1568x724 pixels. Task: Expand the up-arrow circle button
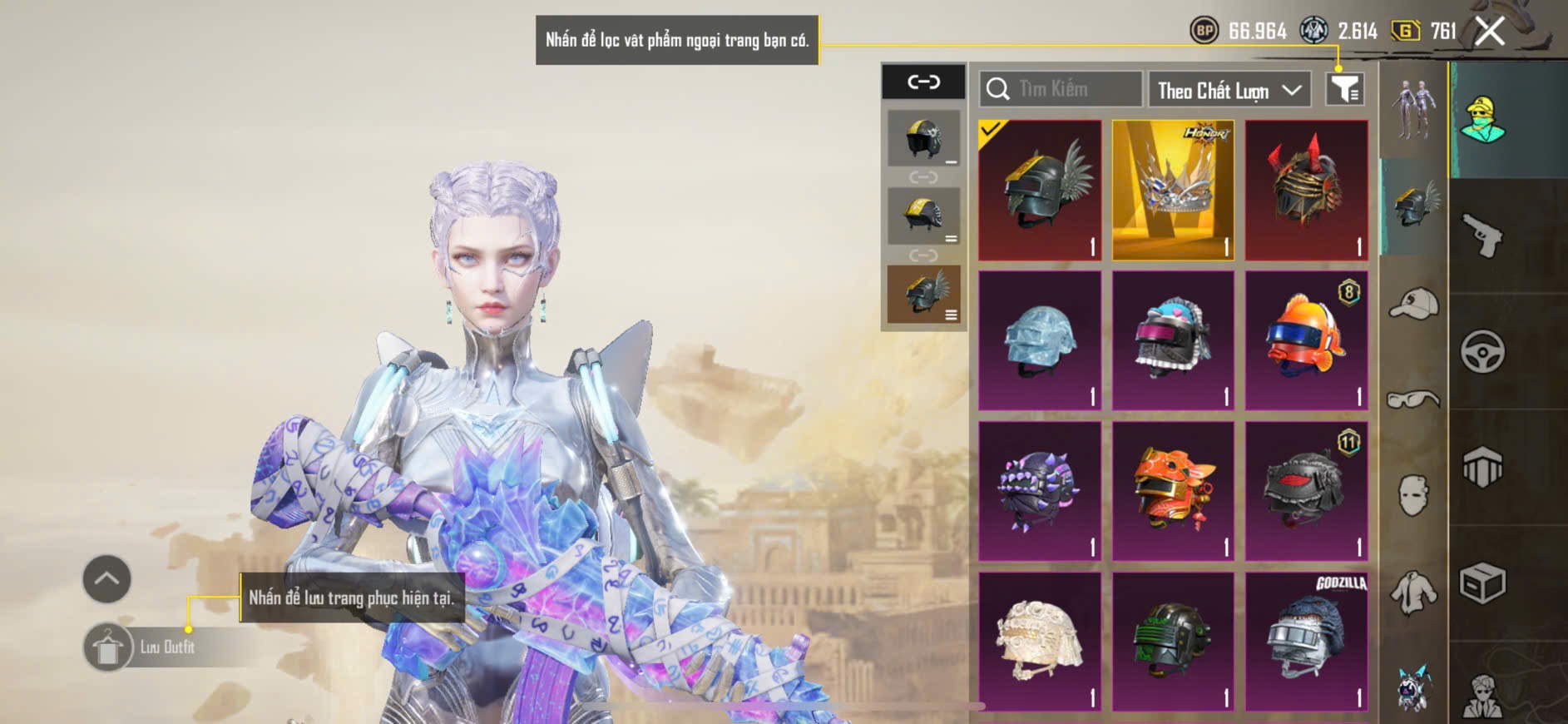point(106,579)
